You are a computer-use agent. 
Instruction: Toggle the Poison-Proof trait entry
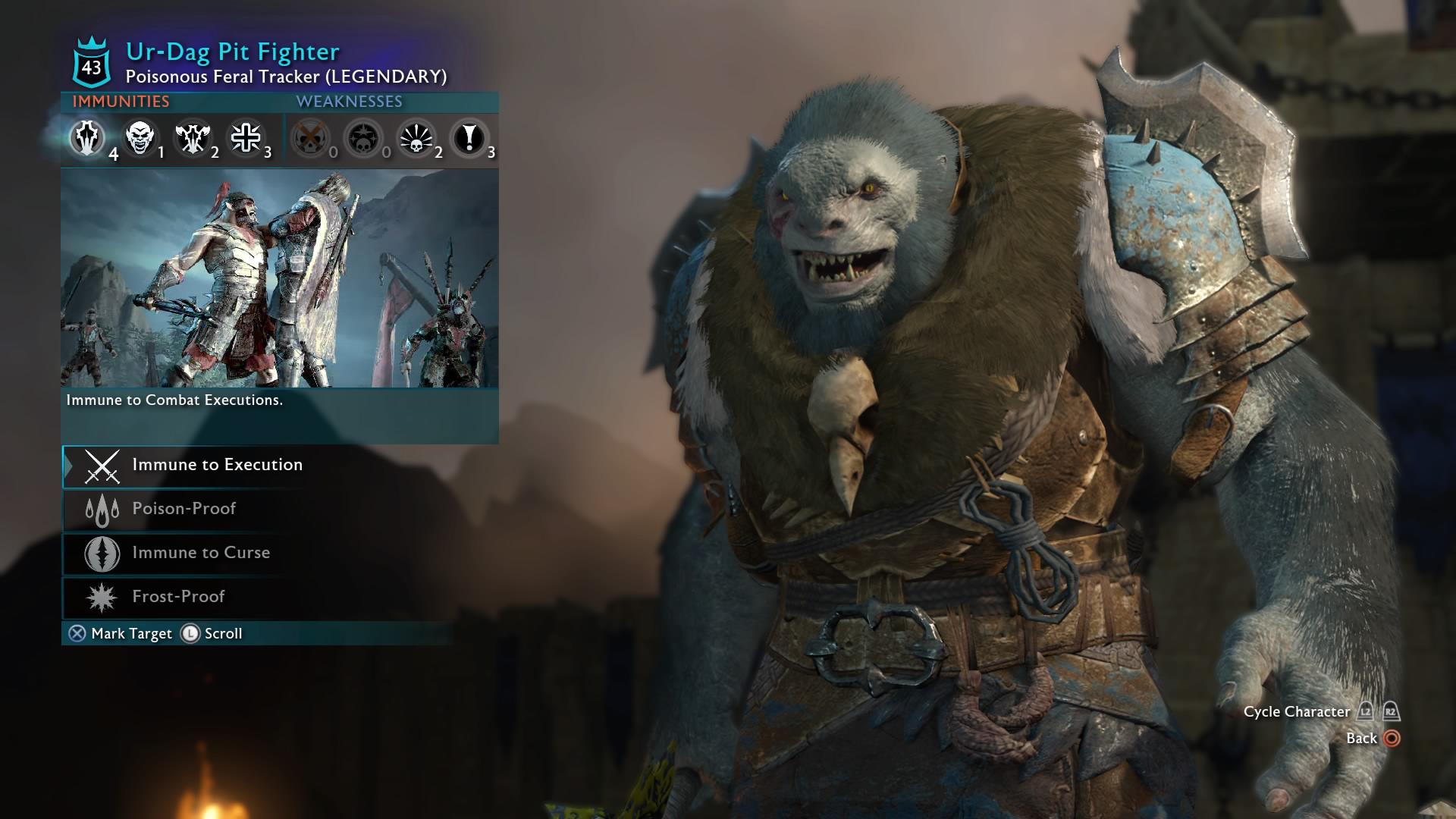(x=185, y=509)
